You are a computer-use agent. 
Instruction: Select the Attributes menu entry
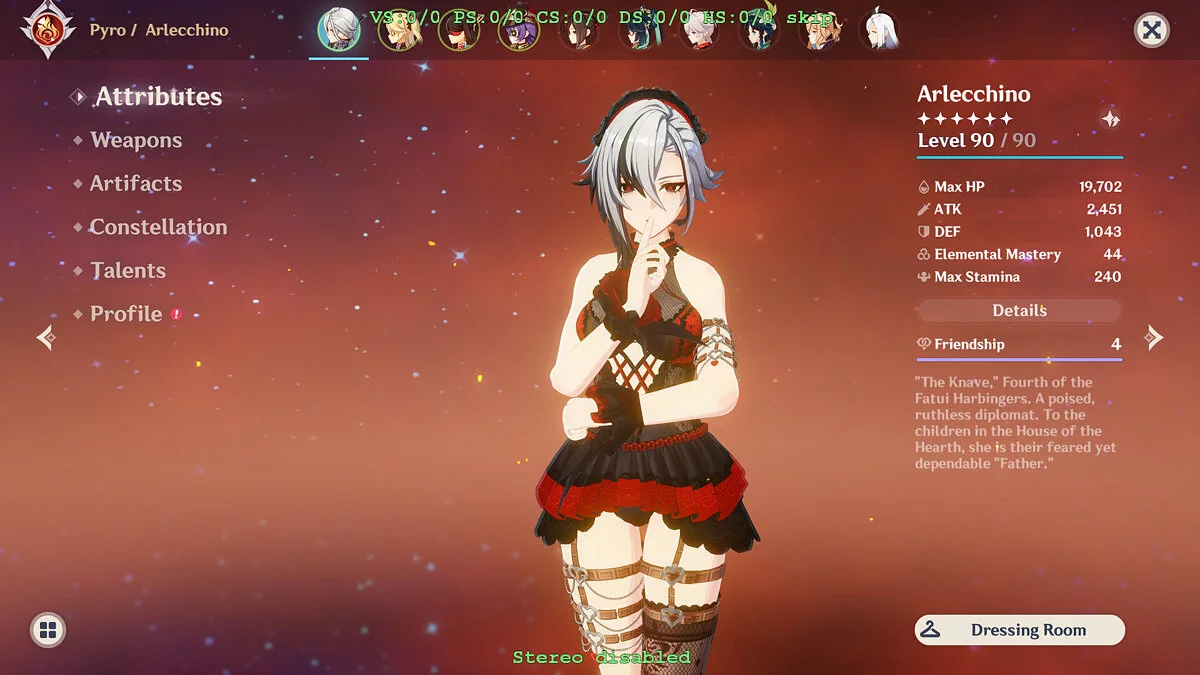pos(158,97)
